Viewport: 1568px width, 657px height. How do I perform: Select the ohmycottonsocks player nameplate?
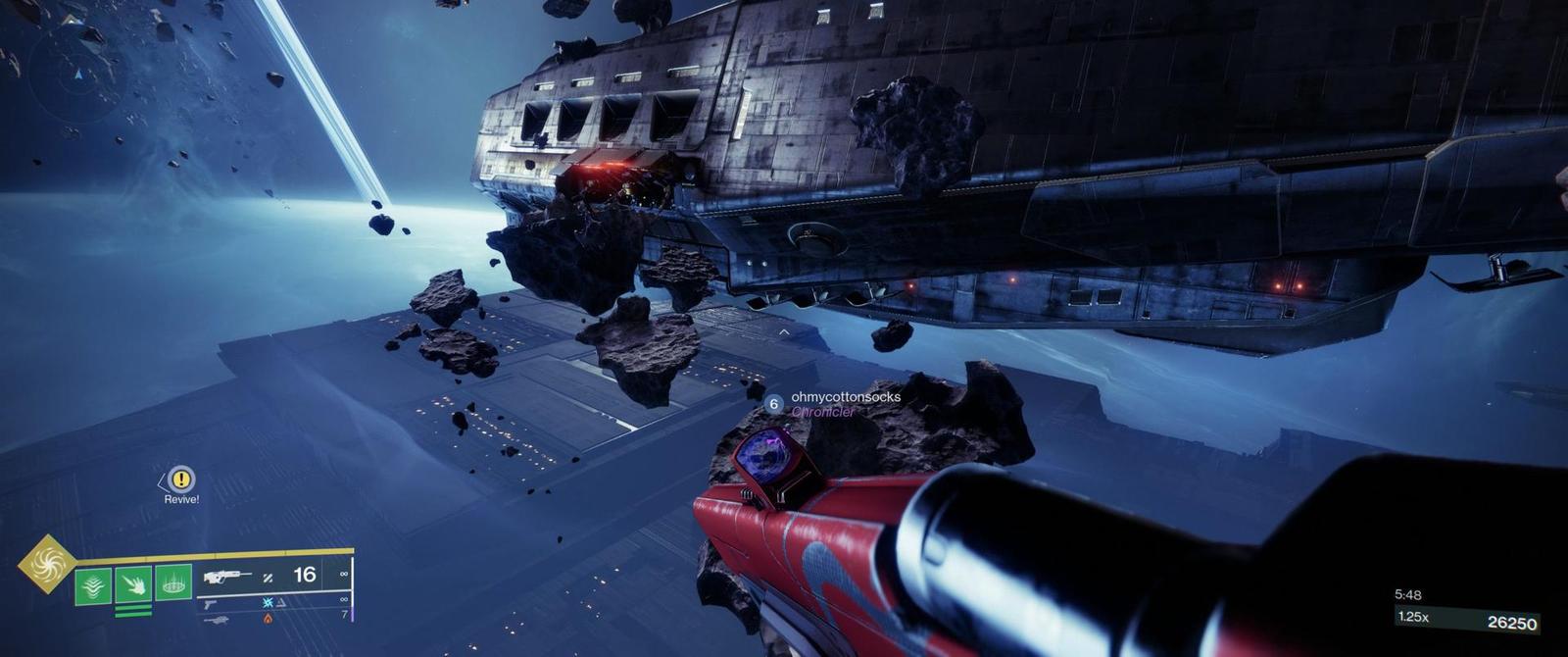(x=845, y=397)
